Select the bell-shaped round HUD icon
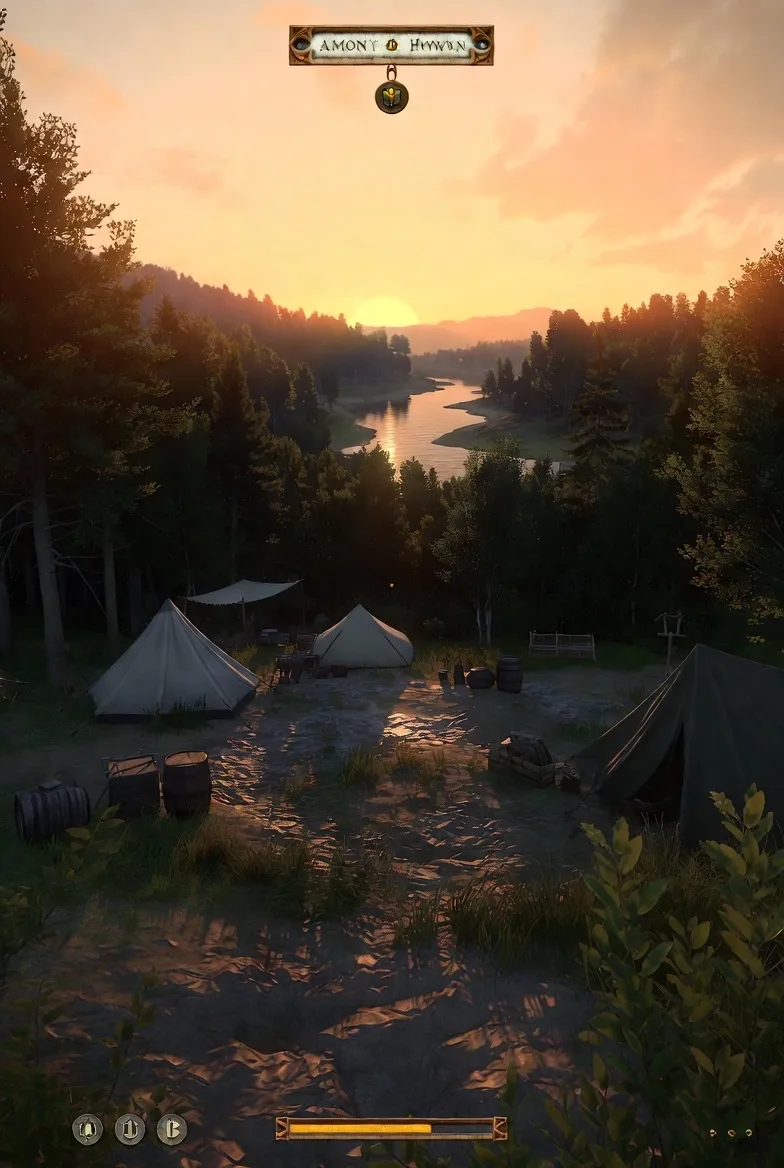This screenshot has width=784, height=1168. pos(88,1129)
